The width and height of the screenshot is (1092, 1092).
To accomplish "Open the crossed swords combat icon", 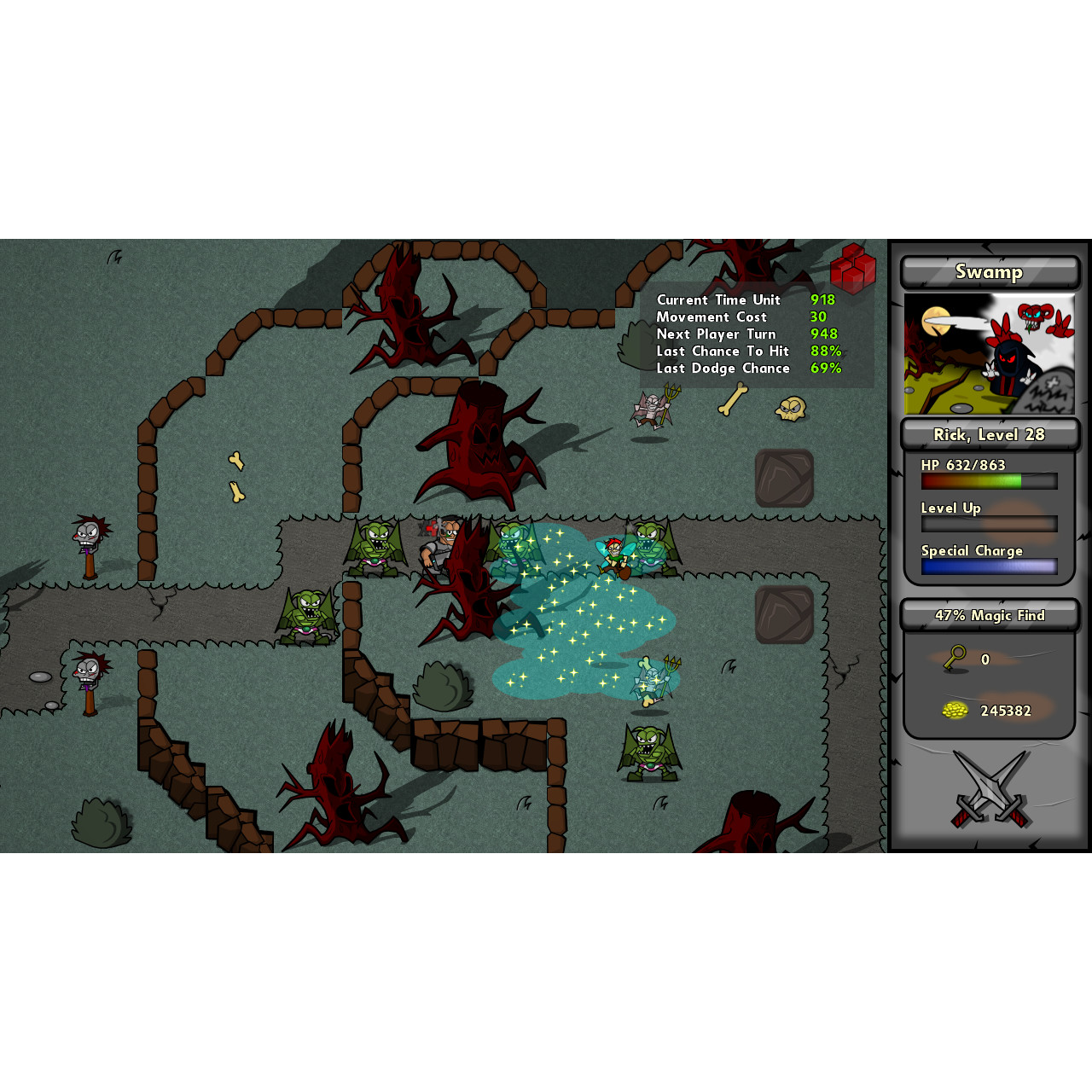I will 990,789.
